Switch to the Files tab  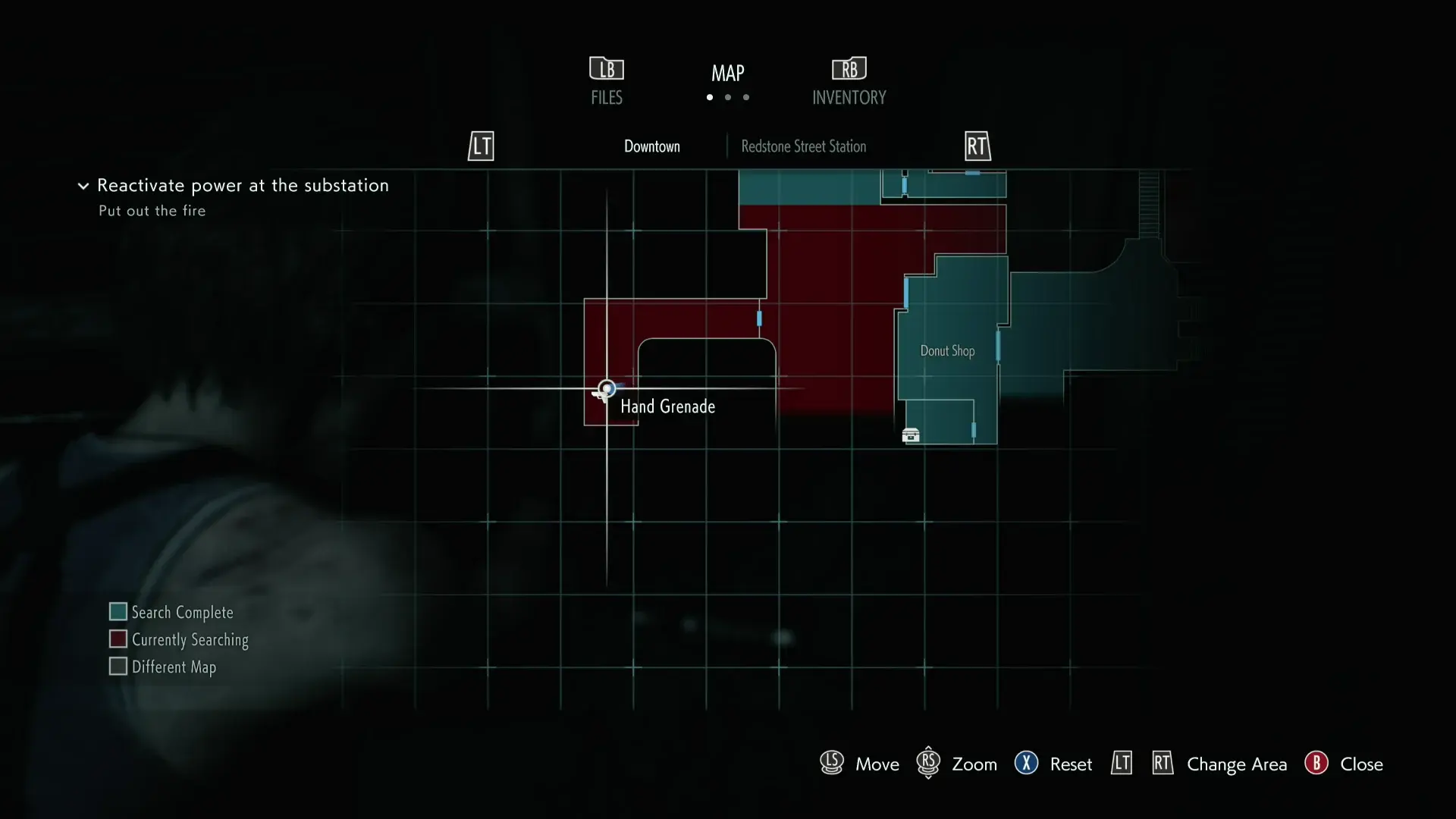607,82
